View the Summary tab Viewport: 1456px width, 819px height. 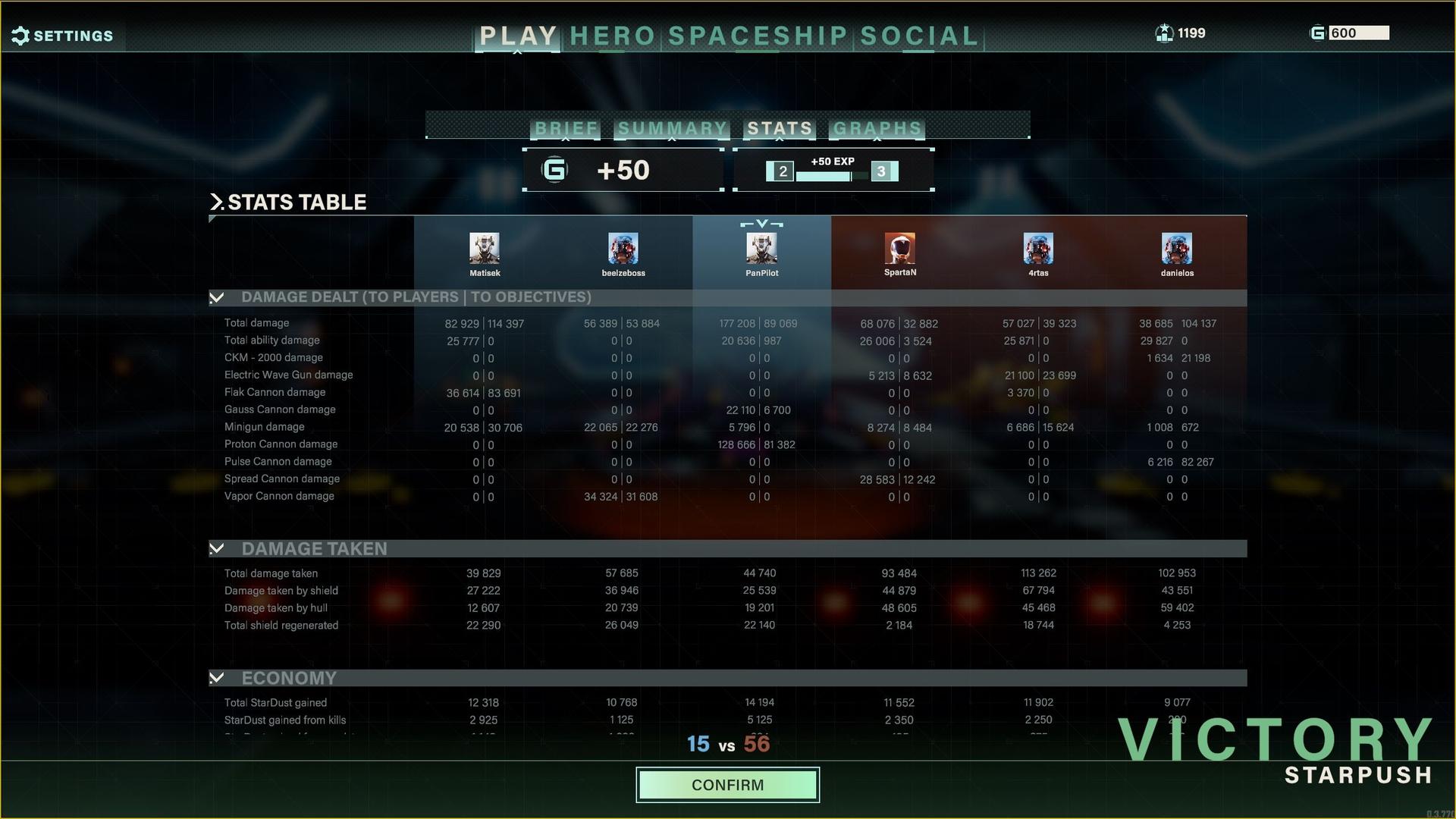pyautogui.click(x=672, y=128)
